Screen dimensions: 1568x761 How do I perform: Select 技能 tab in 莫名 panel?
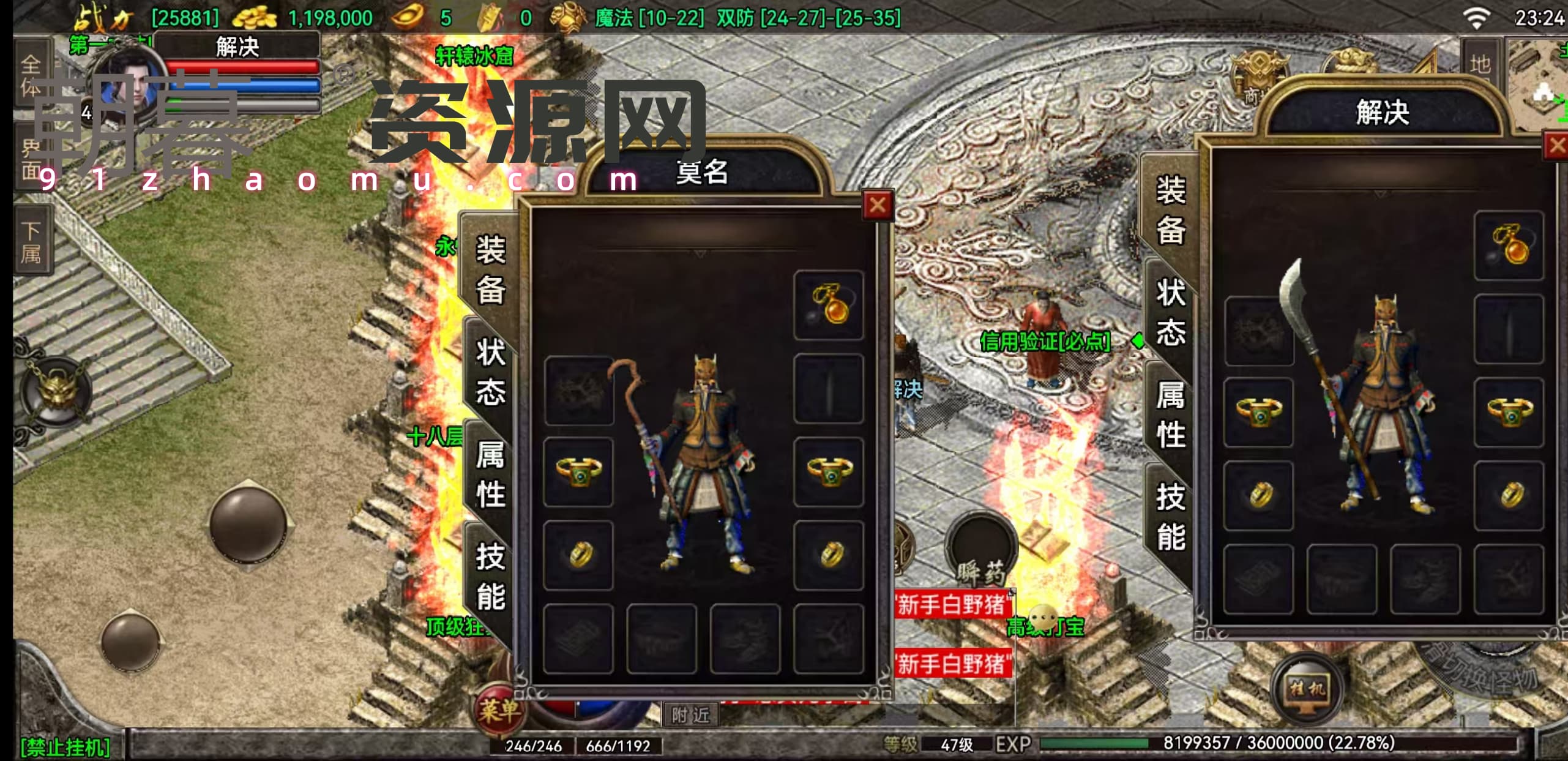[x=490, y=576]
